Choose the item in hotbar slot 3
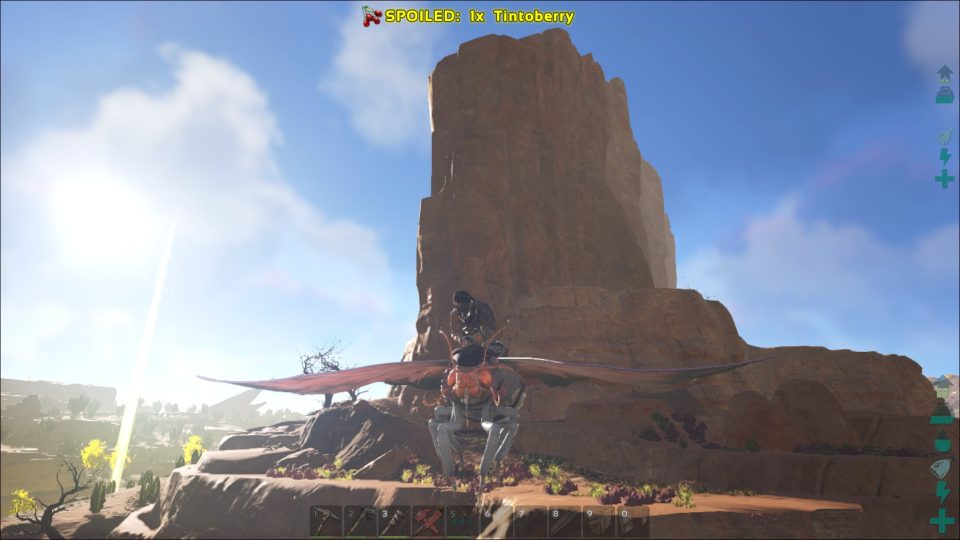This screenshot has height=540, width=960. [x=394, y=522]
